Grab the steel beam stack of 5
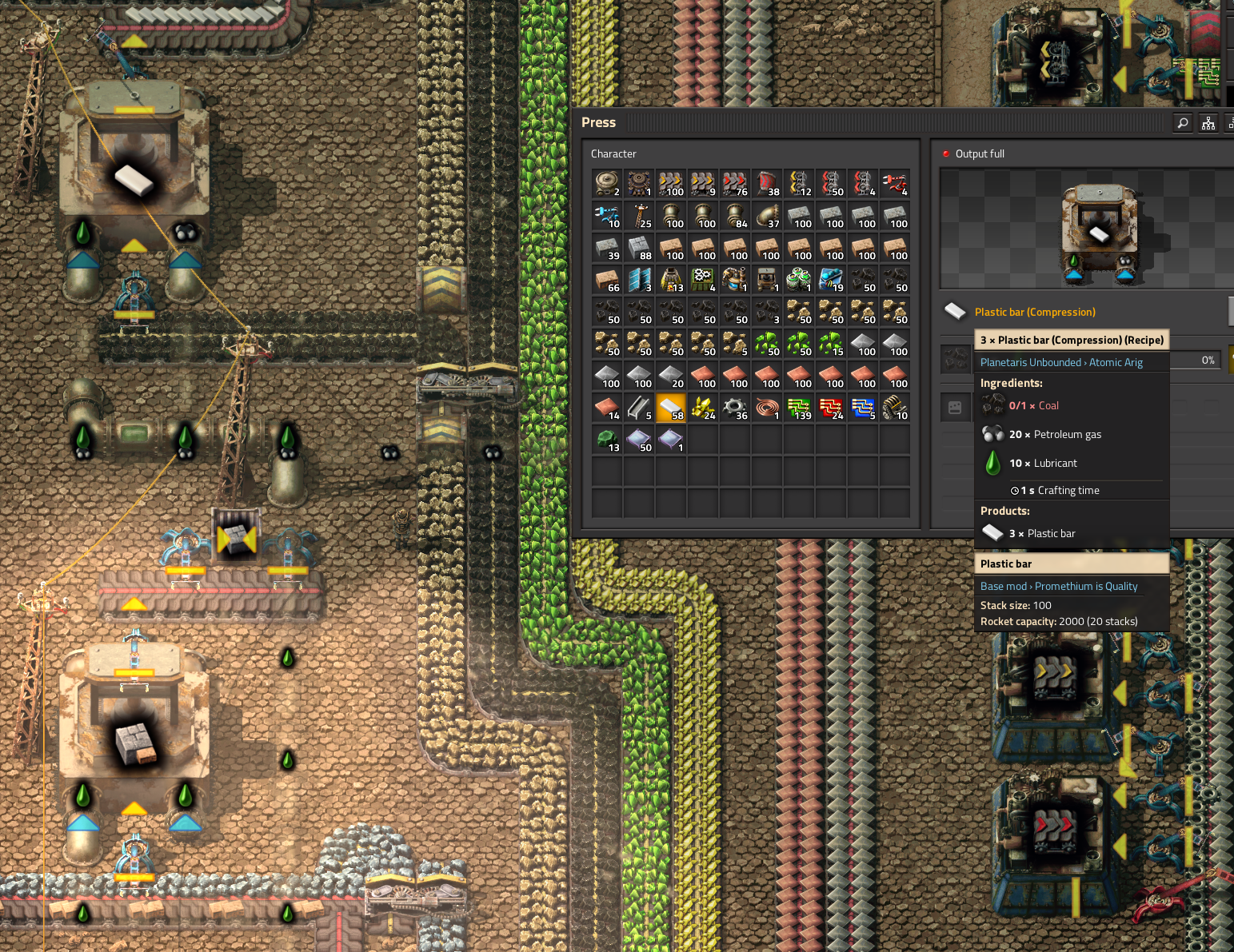This screenshot has width=1234, height=952. pyautogui.click(x=639, y=408)
